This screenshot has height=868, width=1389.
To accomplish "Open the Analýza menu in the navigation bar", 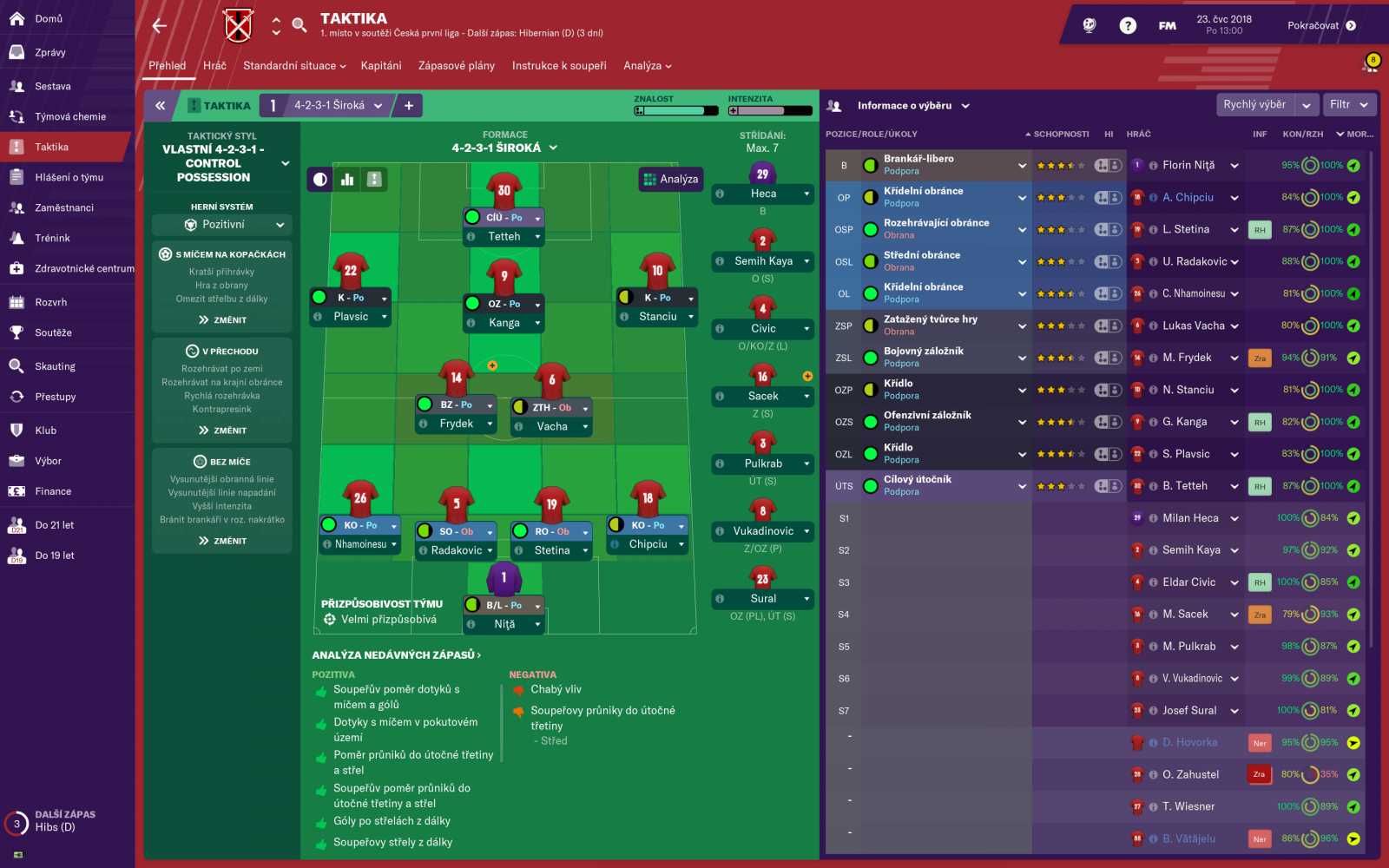I will (646, 66).
